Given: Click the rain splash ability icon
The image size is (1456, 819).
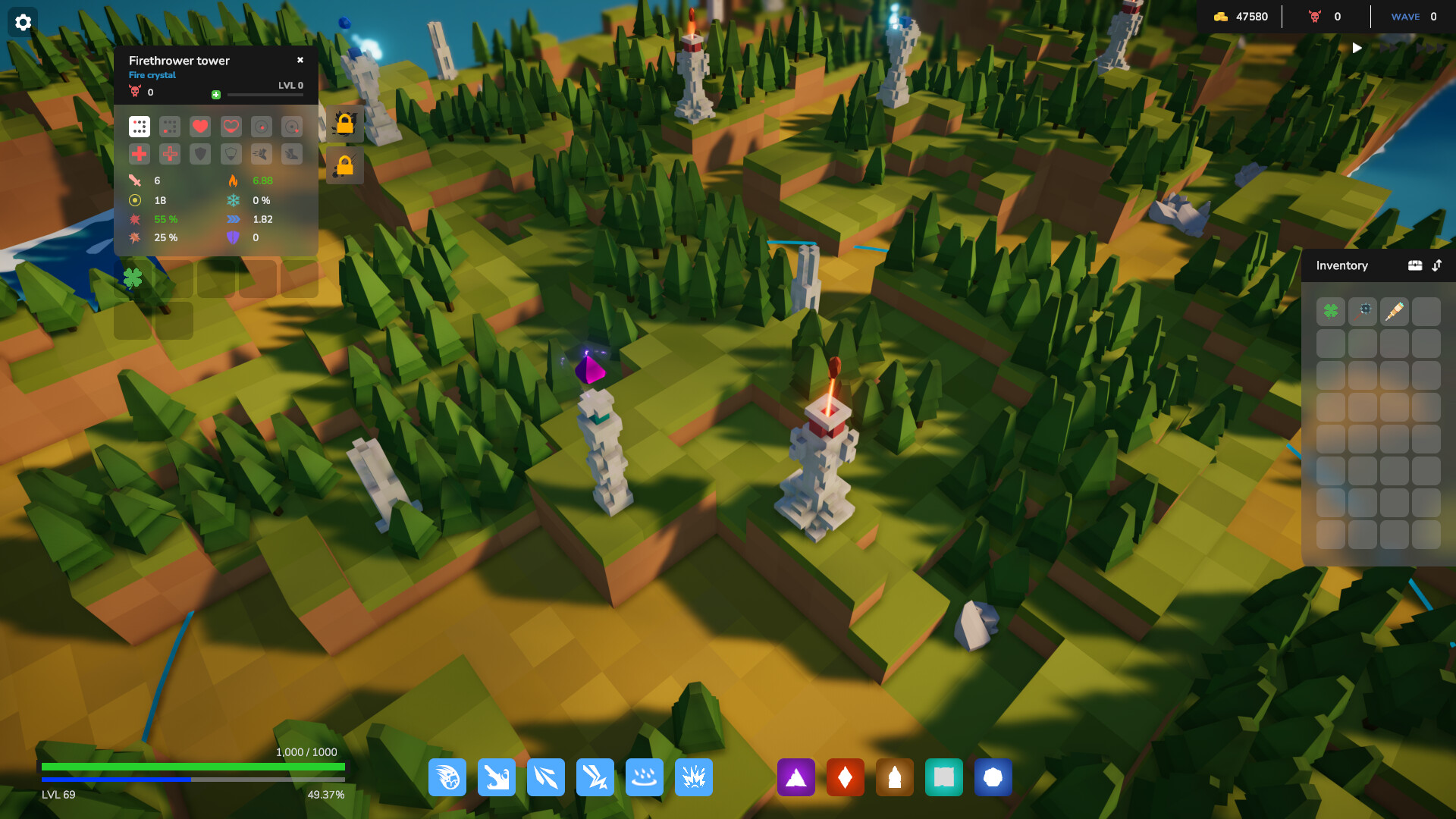Looking at the screenshot, I should [x=644, y=777].
